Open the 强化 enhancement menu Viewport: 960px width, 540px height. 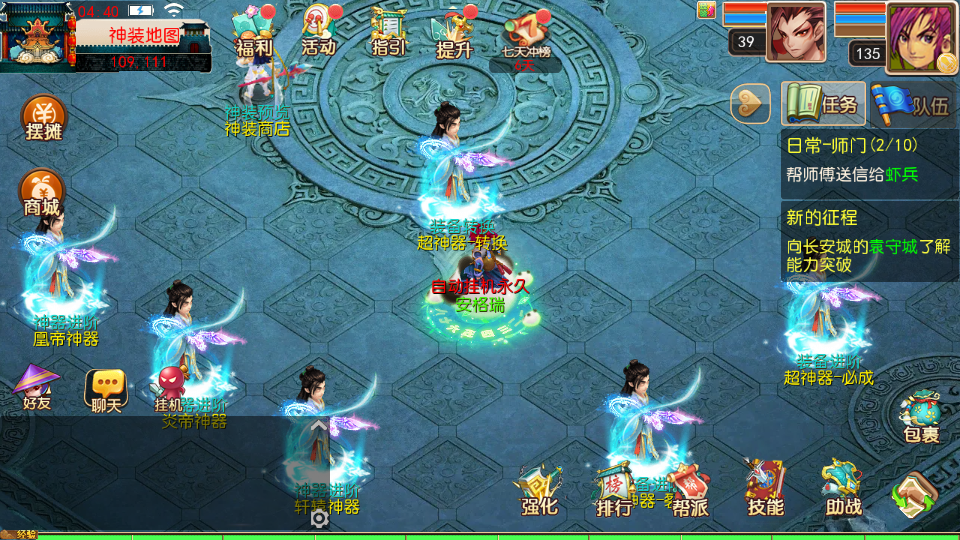[539, 490]
